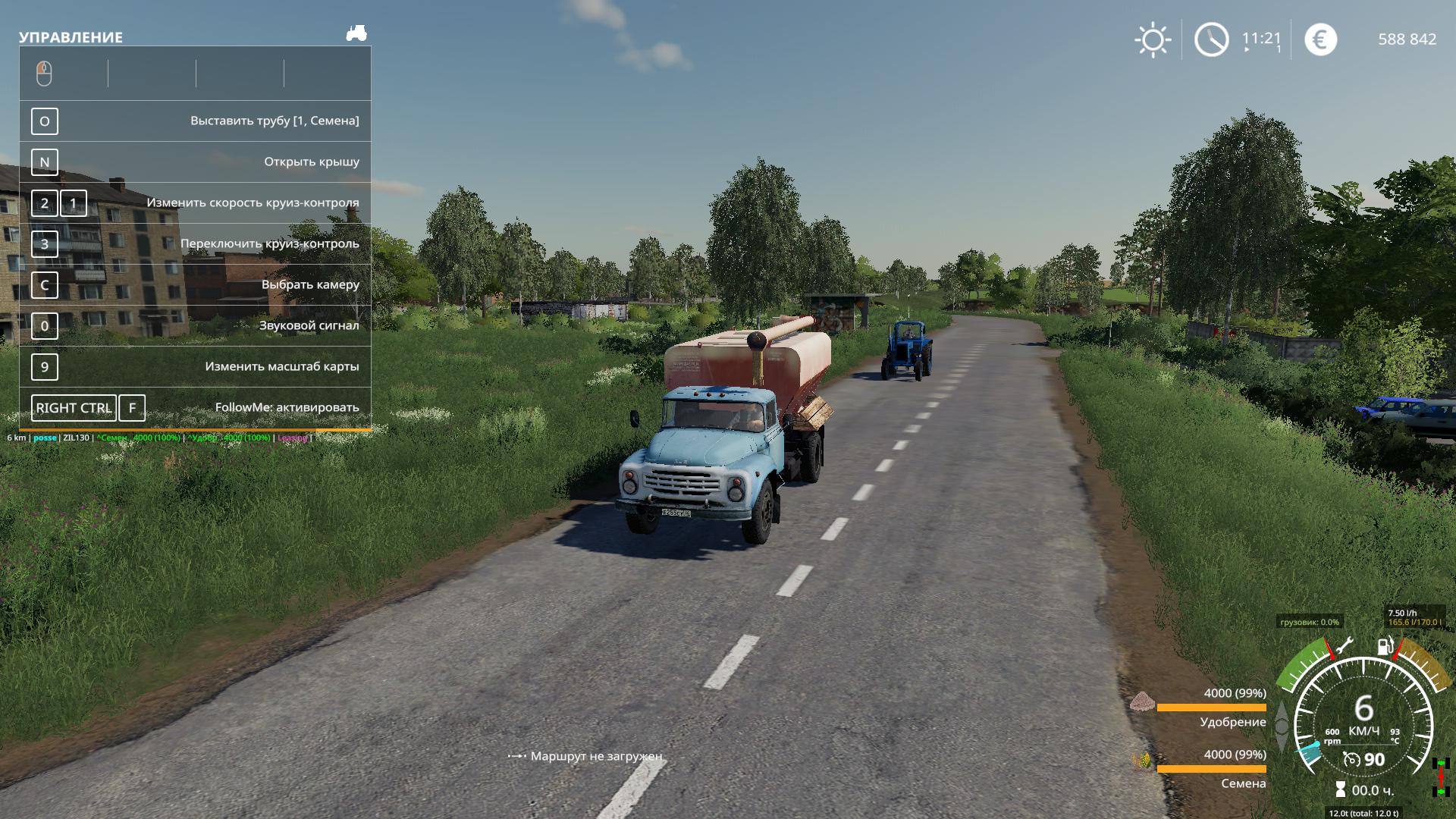Click the euro money icon

coord(1320,39)
